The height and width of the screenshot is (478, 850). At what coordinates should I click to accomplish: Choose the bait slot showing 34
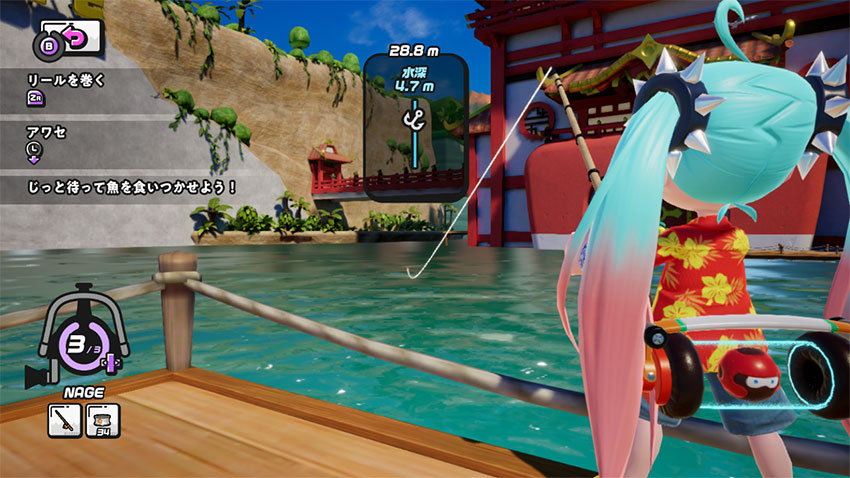(x=102, y=420)
